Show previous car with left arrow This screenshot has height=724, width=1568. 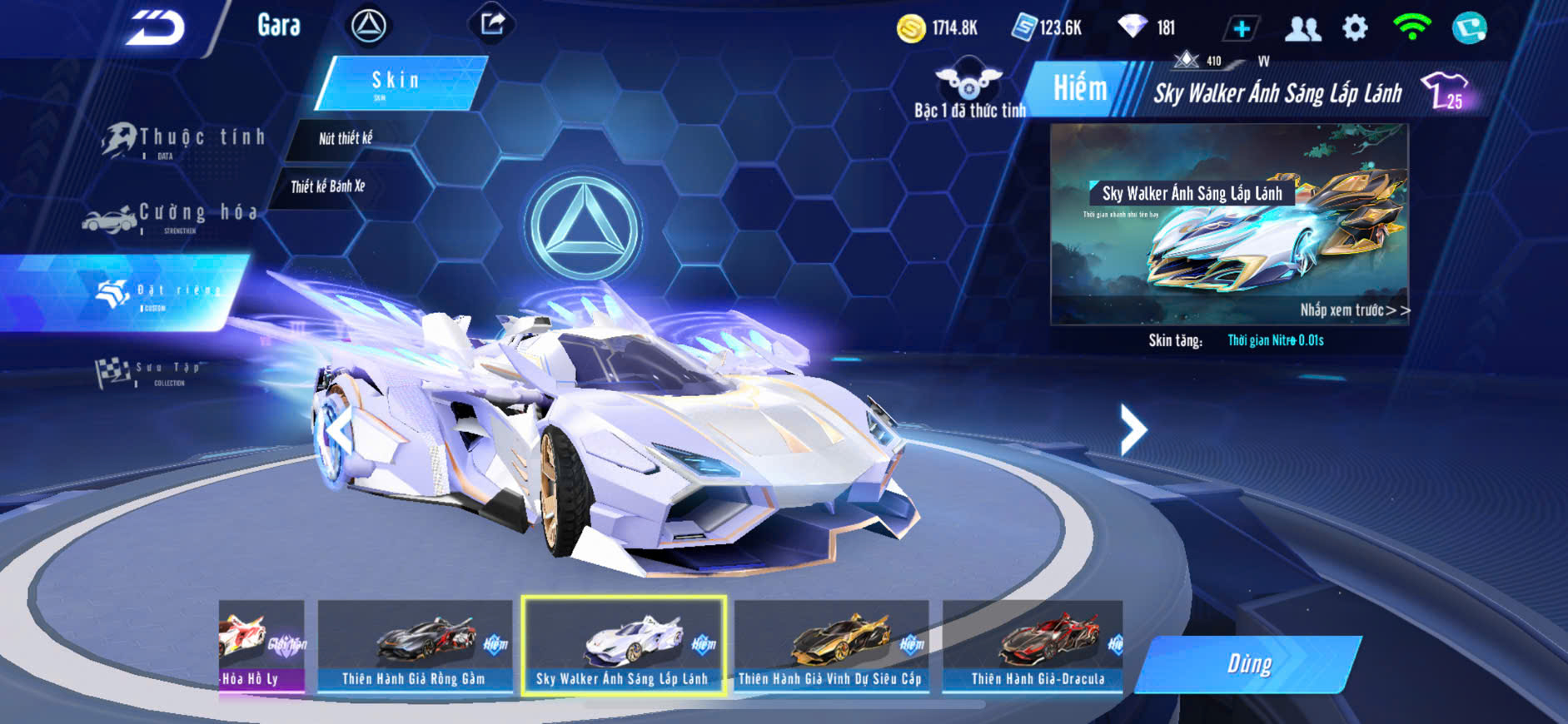click(x=340, y=431)
